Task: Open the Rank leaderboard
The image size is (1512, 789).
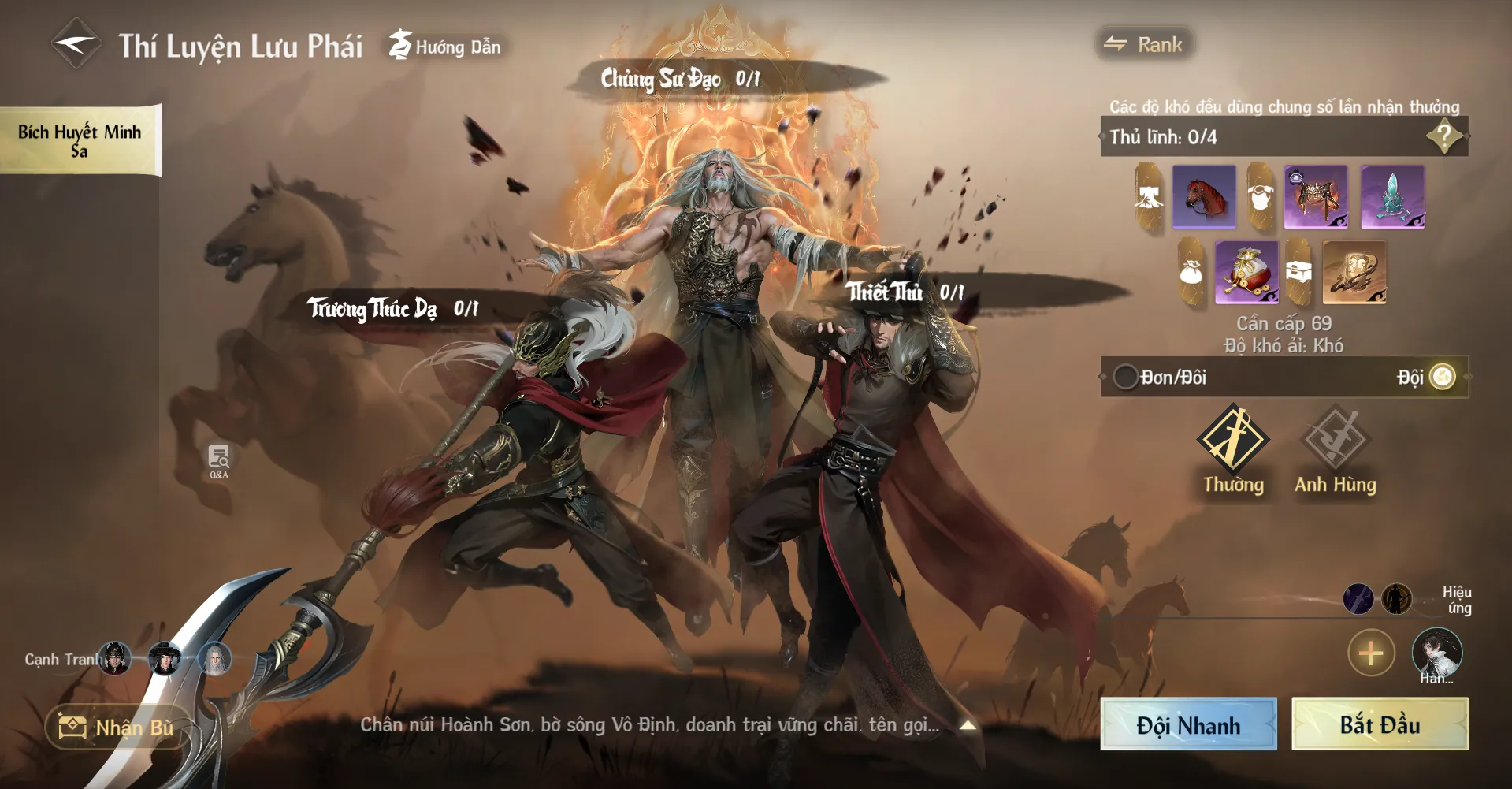Action: [x=1144, y=45]
